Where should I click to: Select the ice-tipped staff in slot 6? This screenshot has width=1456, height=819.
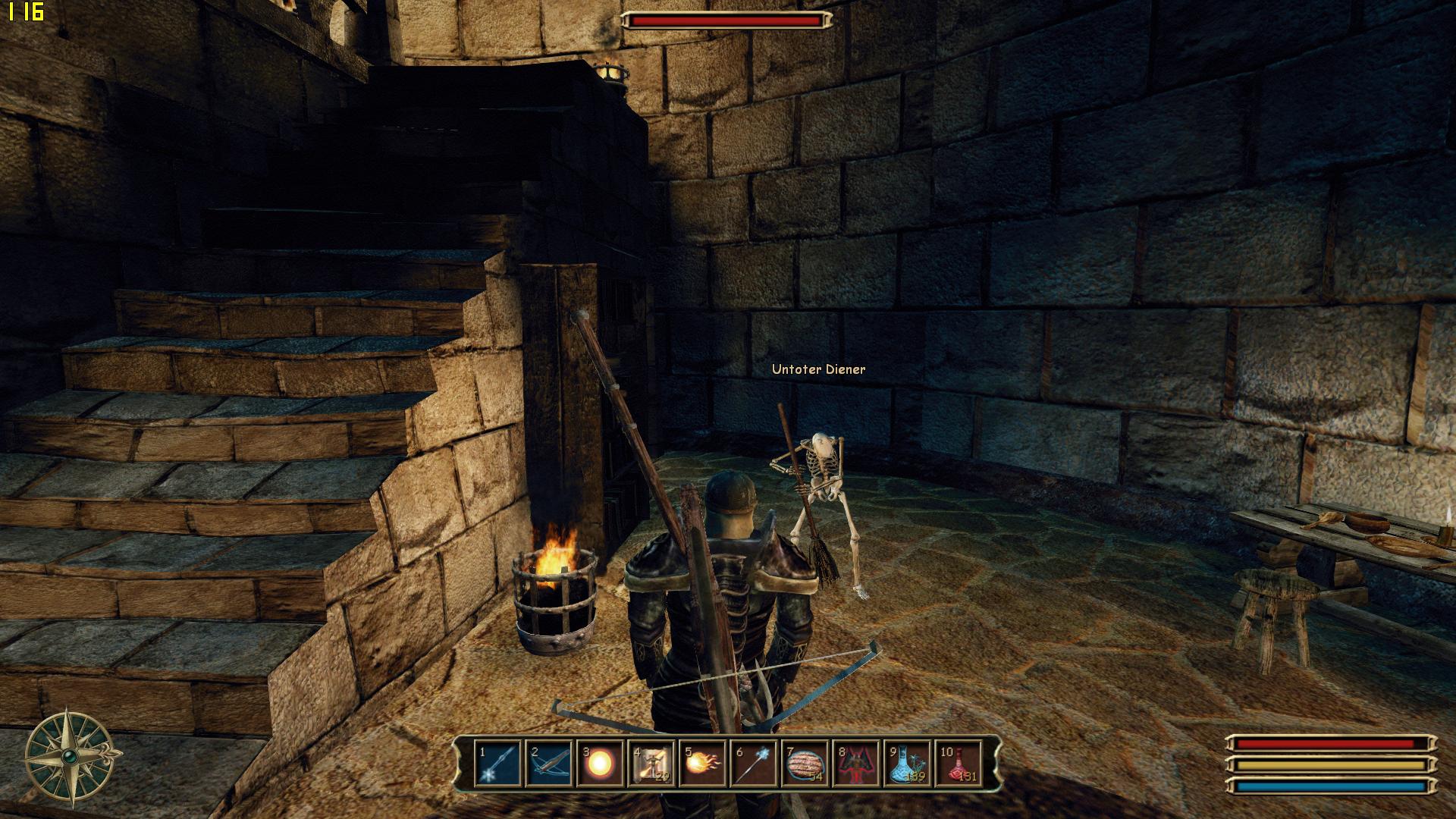754,764
